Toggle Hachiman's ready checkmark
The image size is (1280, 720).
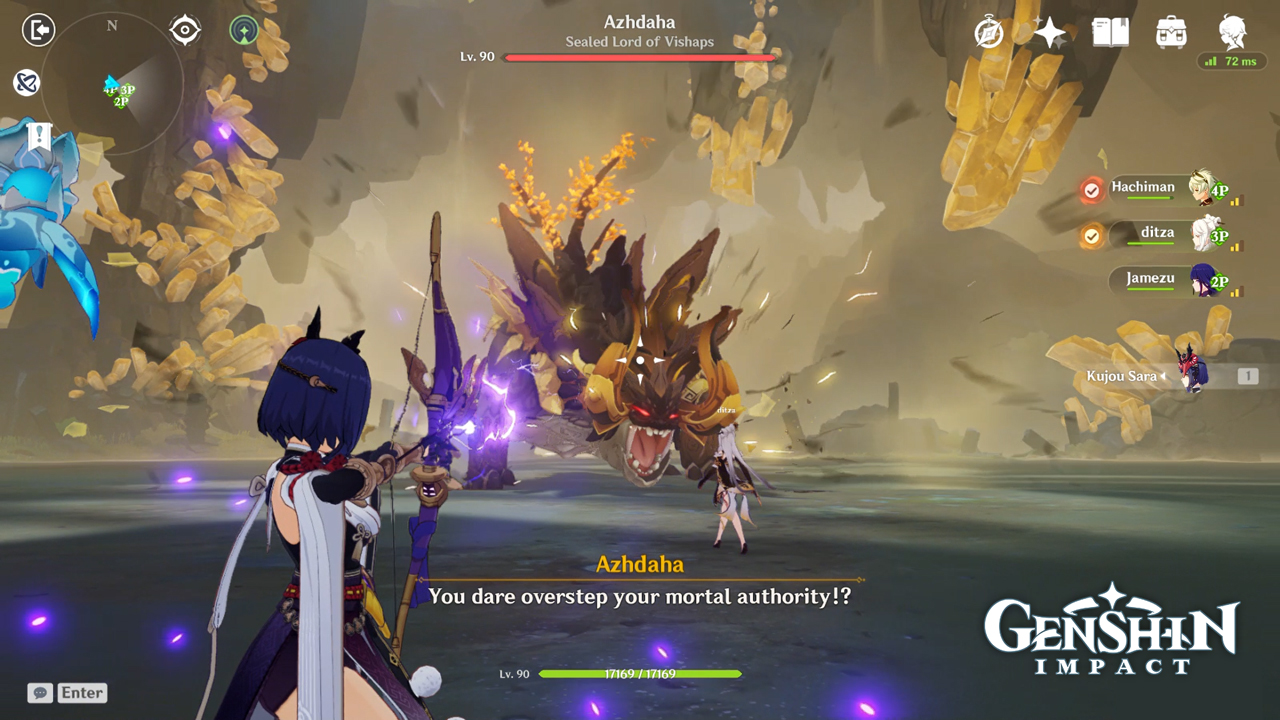pyautogui.click(x=1092, y=190)
